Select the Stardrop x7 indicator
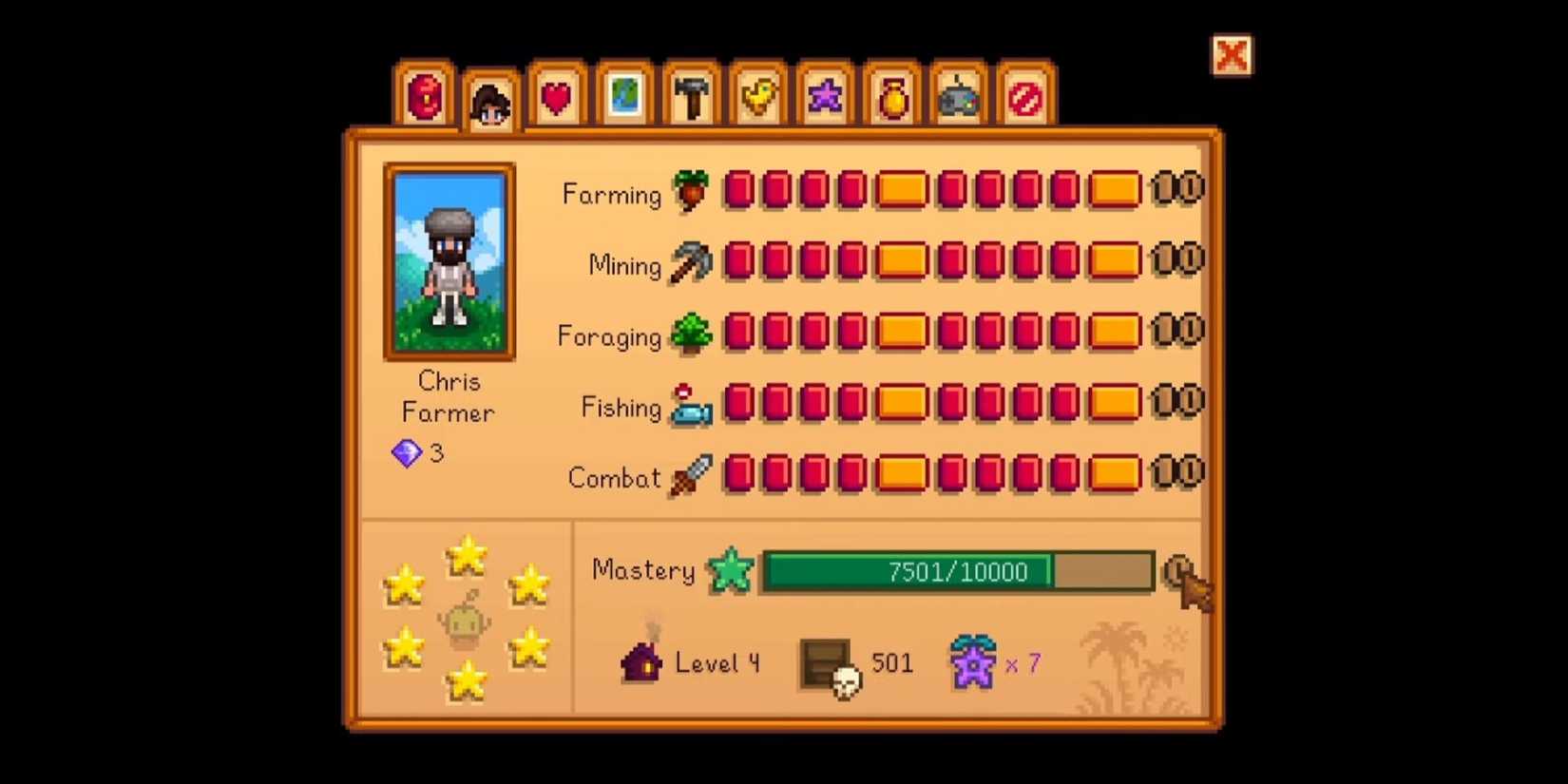 [974, 660]
